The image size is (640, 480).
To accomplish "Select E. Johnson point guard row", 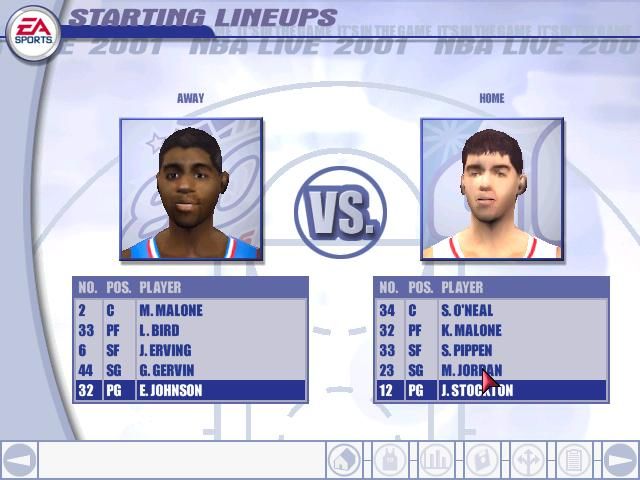I will (190, 390).
